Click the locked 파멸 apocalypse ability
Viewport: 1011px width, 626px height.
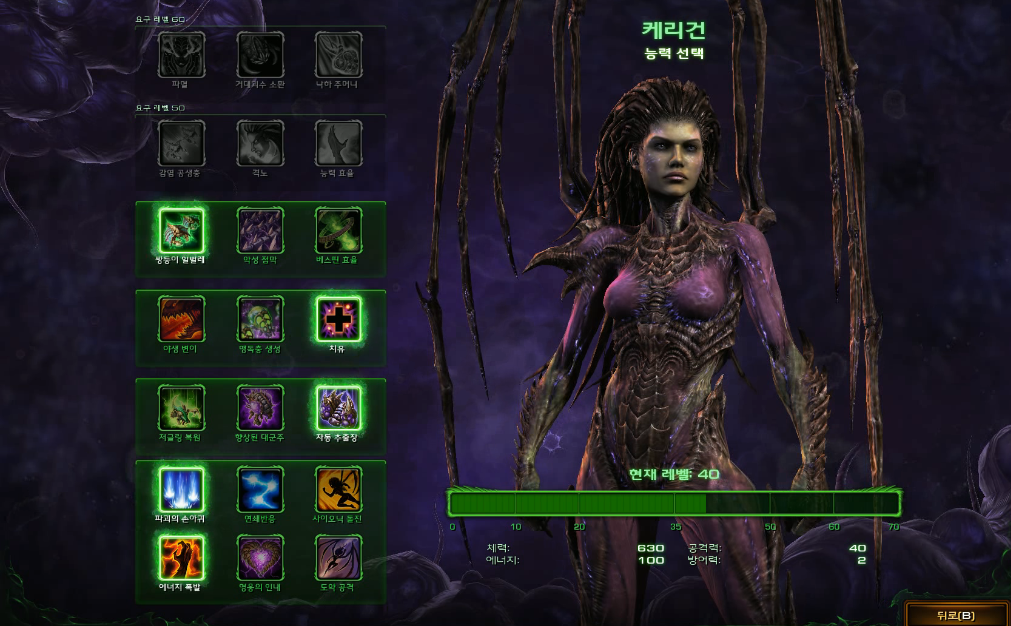coord(181,54)
